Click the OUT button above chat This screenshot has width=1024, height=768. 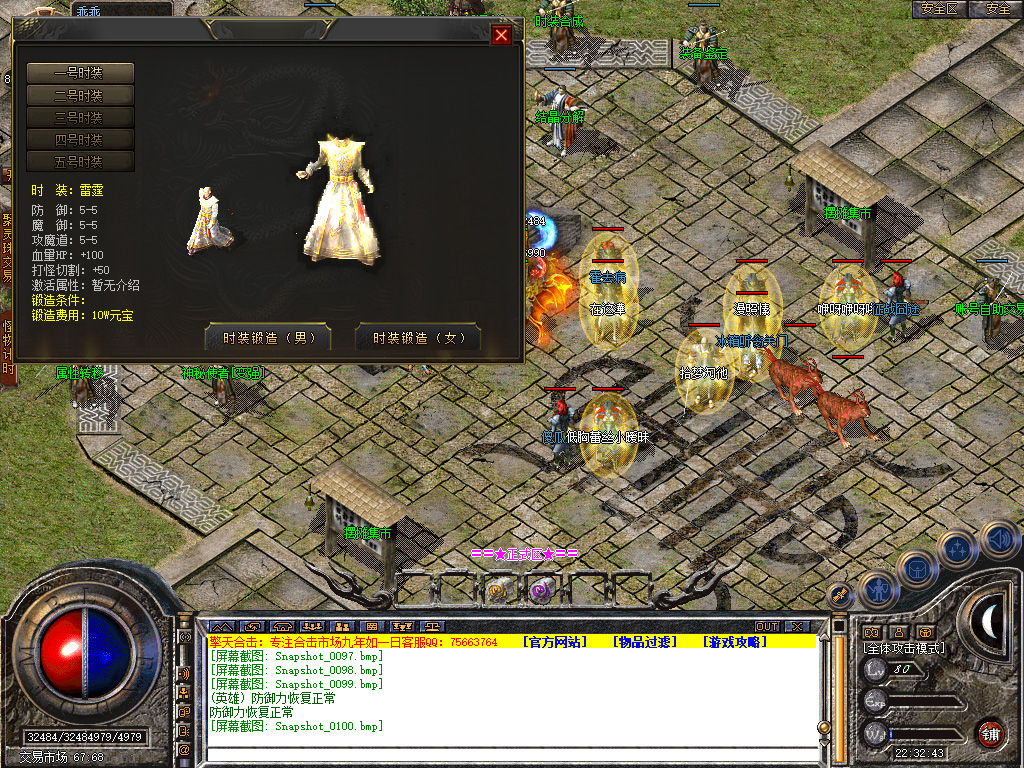pos(767,626)
